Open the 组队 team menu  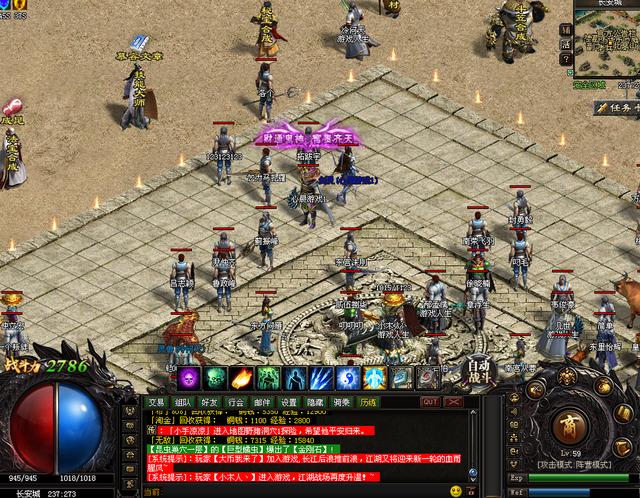183,402
